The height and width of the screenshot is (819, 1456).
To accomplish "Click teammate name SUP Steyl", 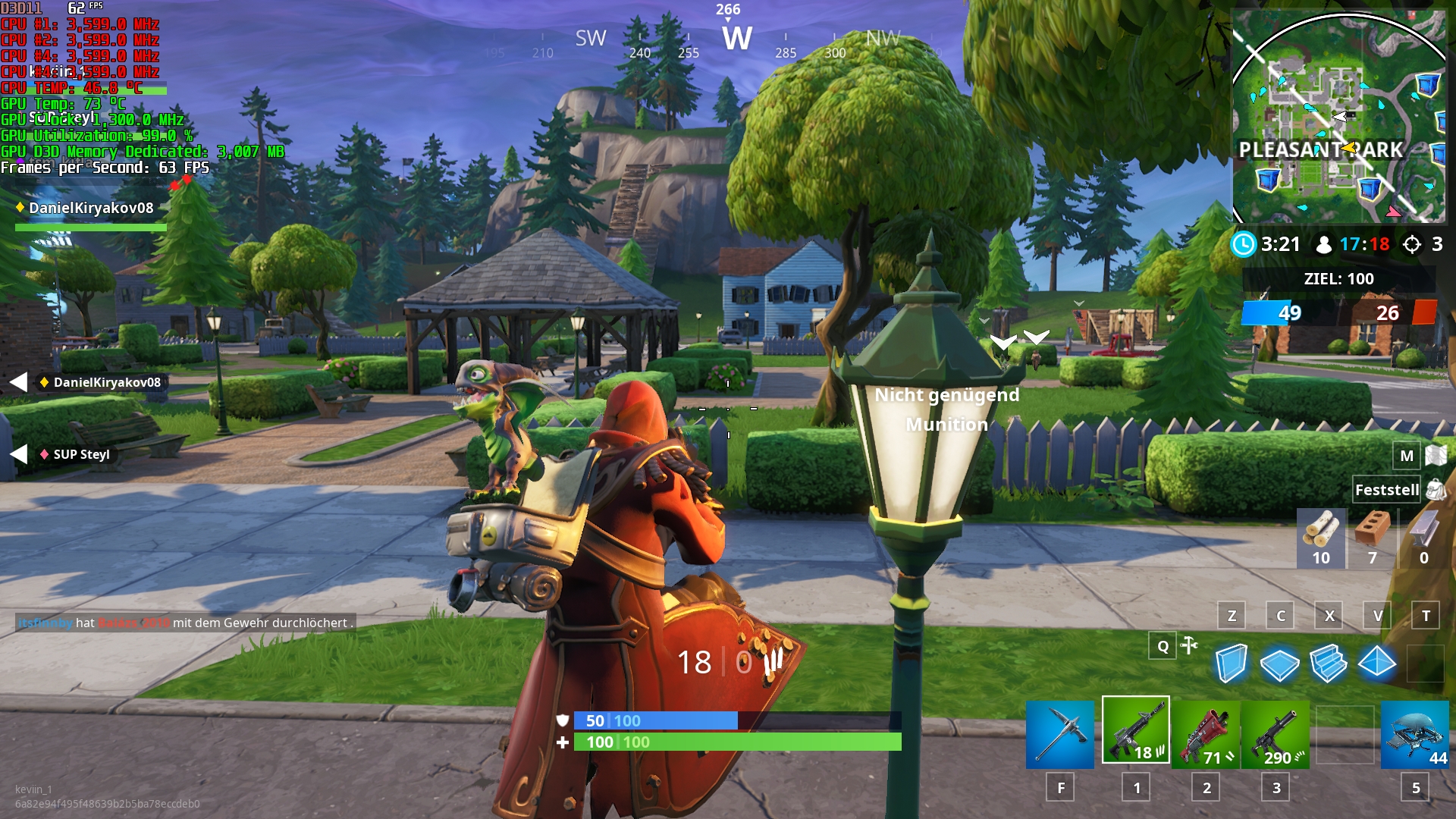I will (x=80, y=454).
